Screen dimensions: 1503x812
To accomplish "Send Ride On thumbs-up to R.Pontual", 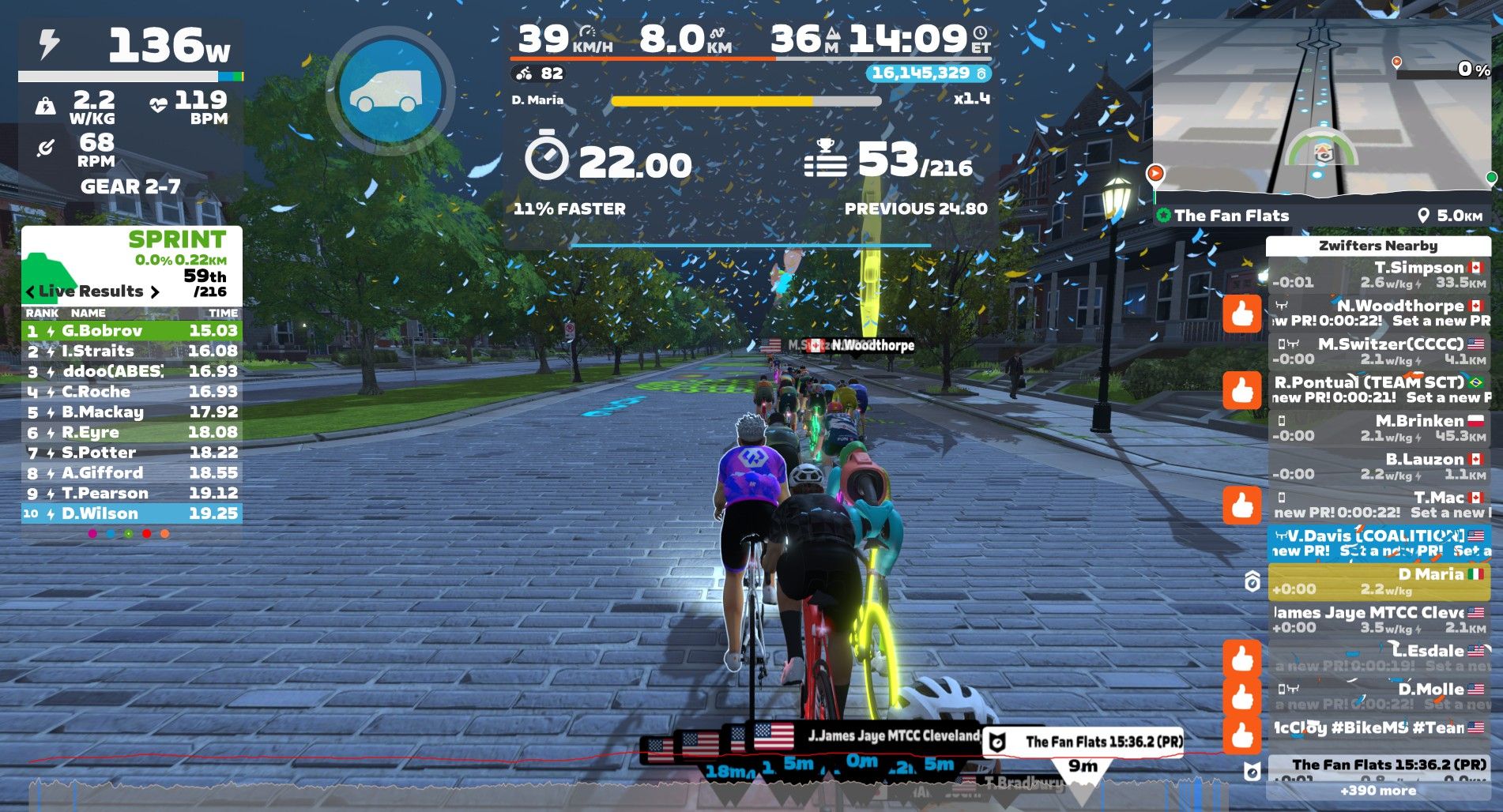I will coord(1241,390).
